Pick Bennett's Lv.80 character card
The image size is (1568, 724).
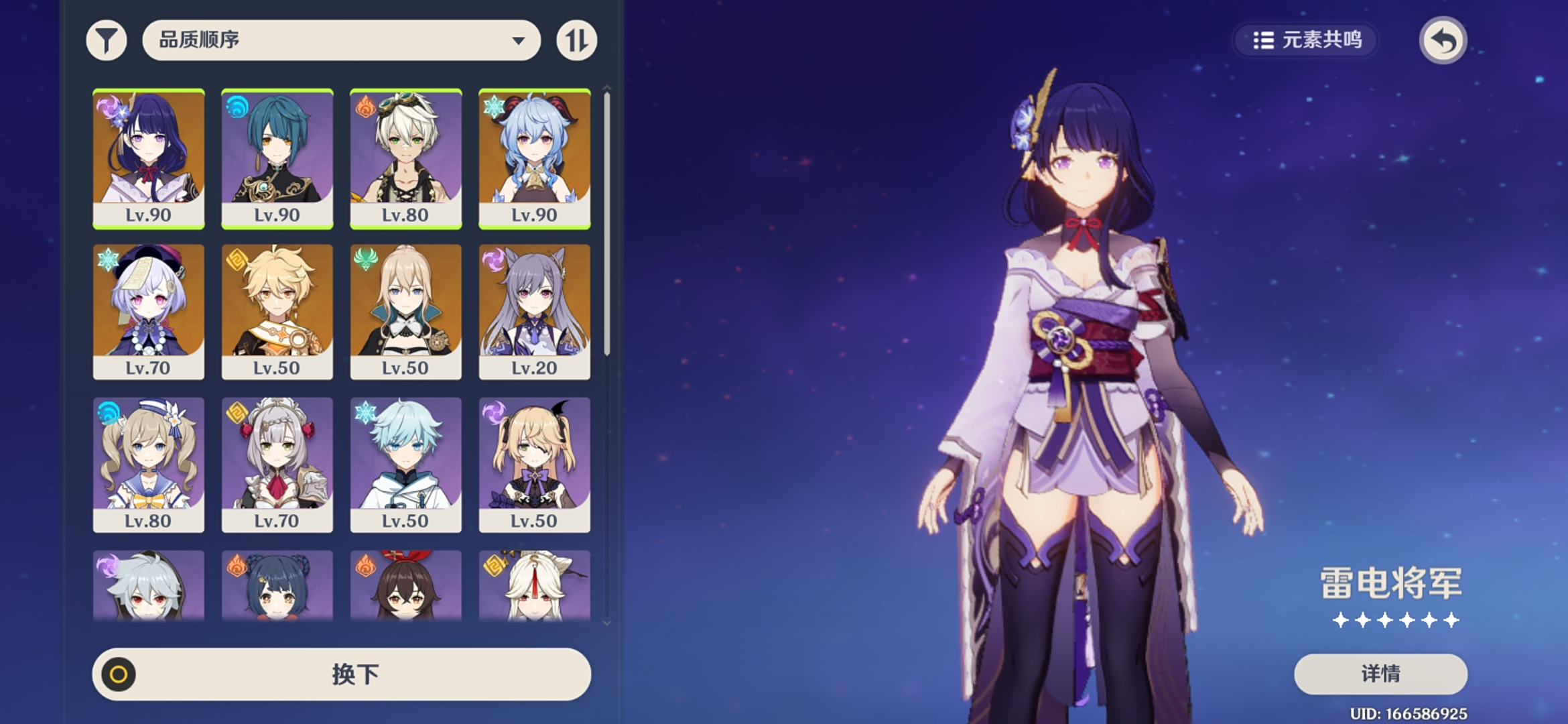pyautogui.click(x=405, y=158)
